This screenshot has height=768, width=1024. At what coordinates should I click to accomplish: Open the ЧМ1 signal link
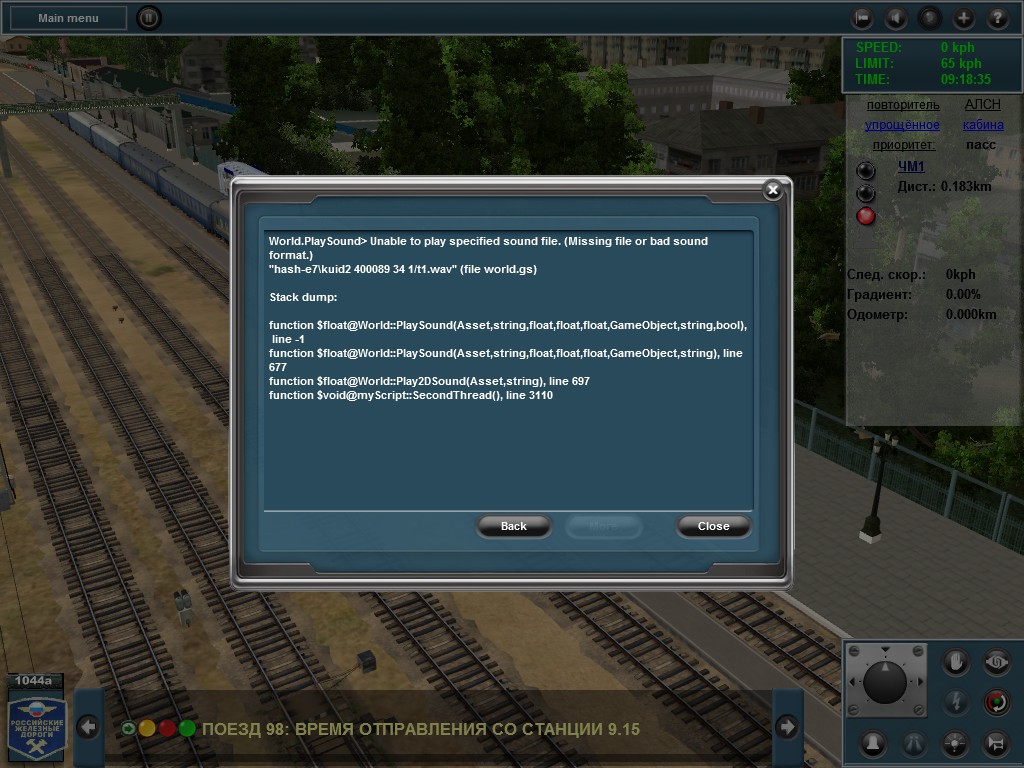click(911, 166)
